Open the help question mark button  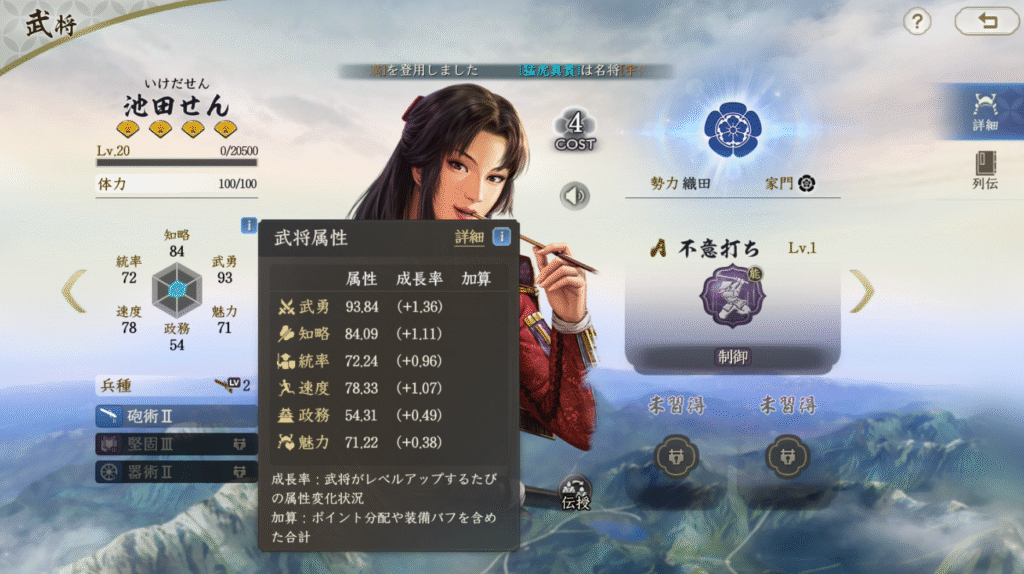(x=917, y=22)
